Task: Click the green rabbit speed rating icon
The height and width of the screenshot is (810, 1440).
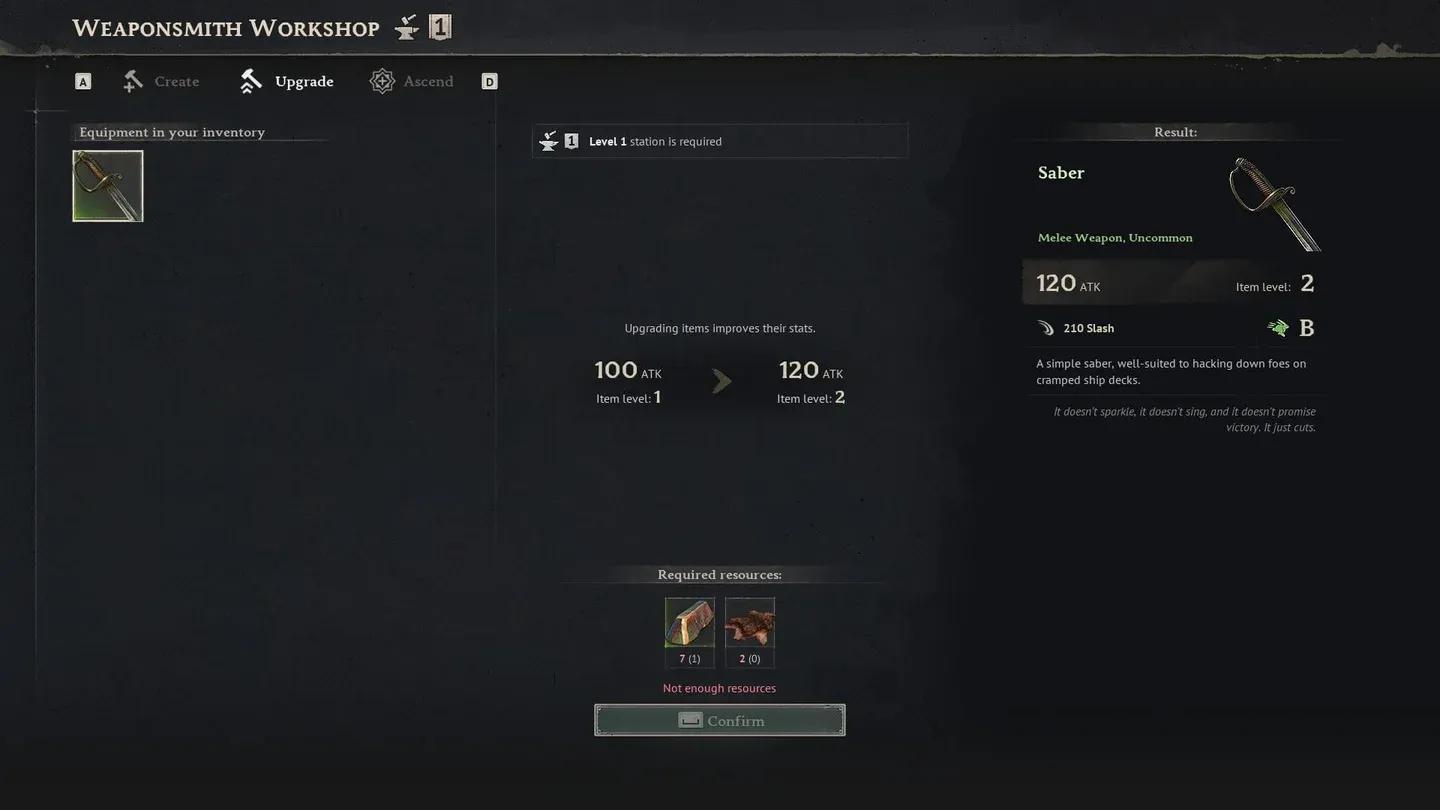Action: click(1278, 327)
